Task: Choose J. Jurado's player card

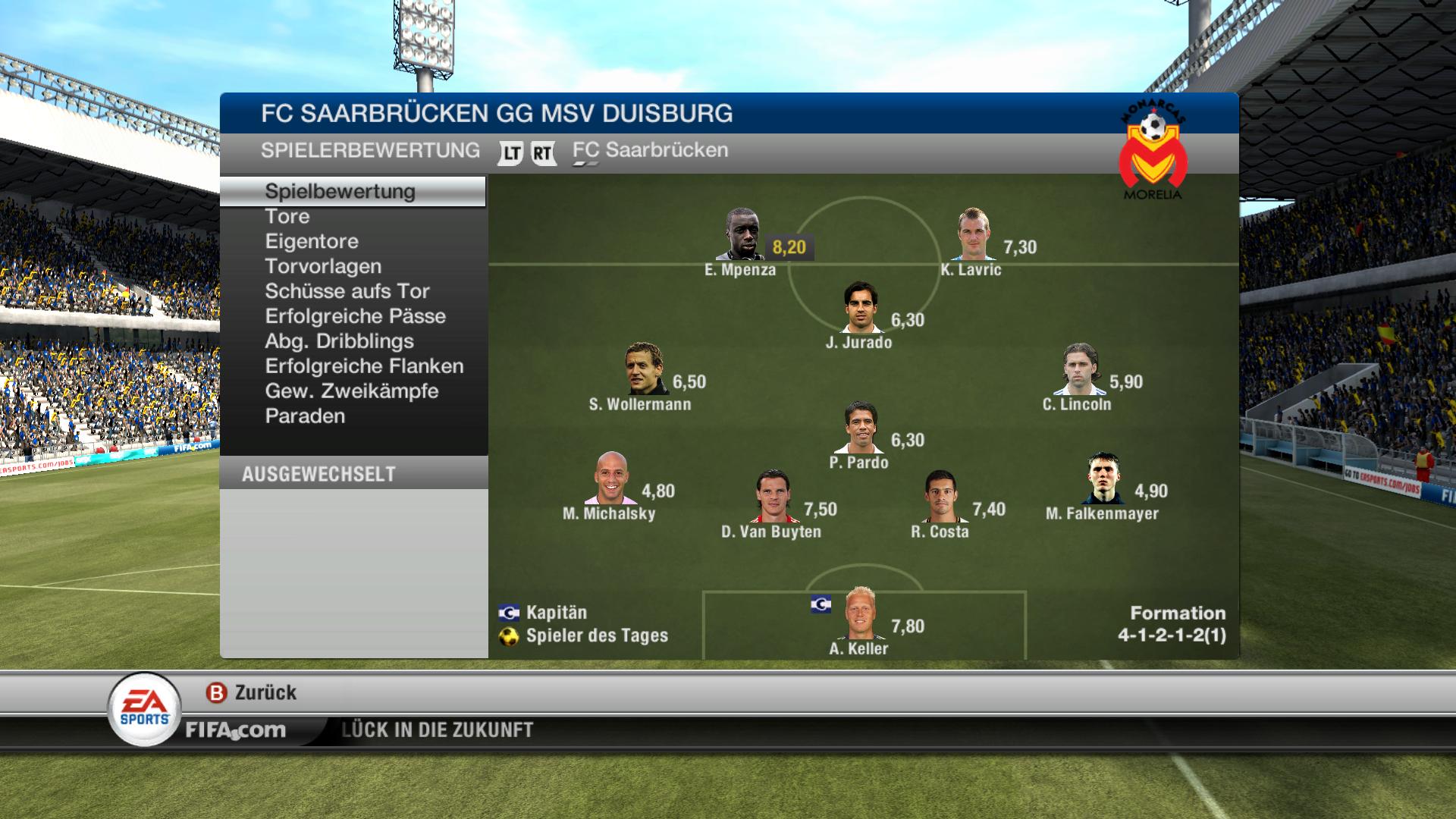Action: (x=861, y=308)
